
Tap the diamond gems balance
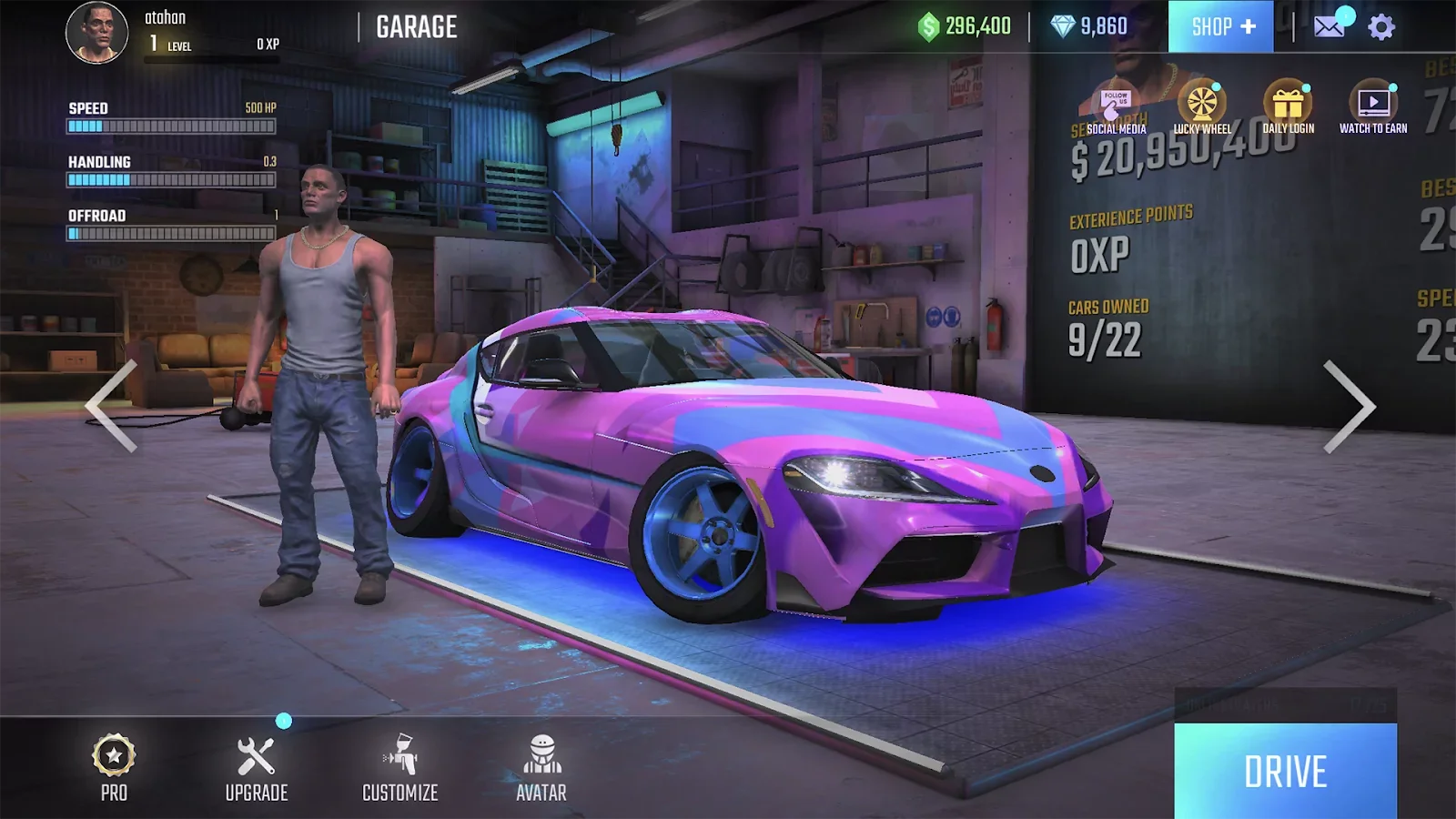[1089, 26]
